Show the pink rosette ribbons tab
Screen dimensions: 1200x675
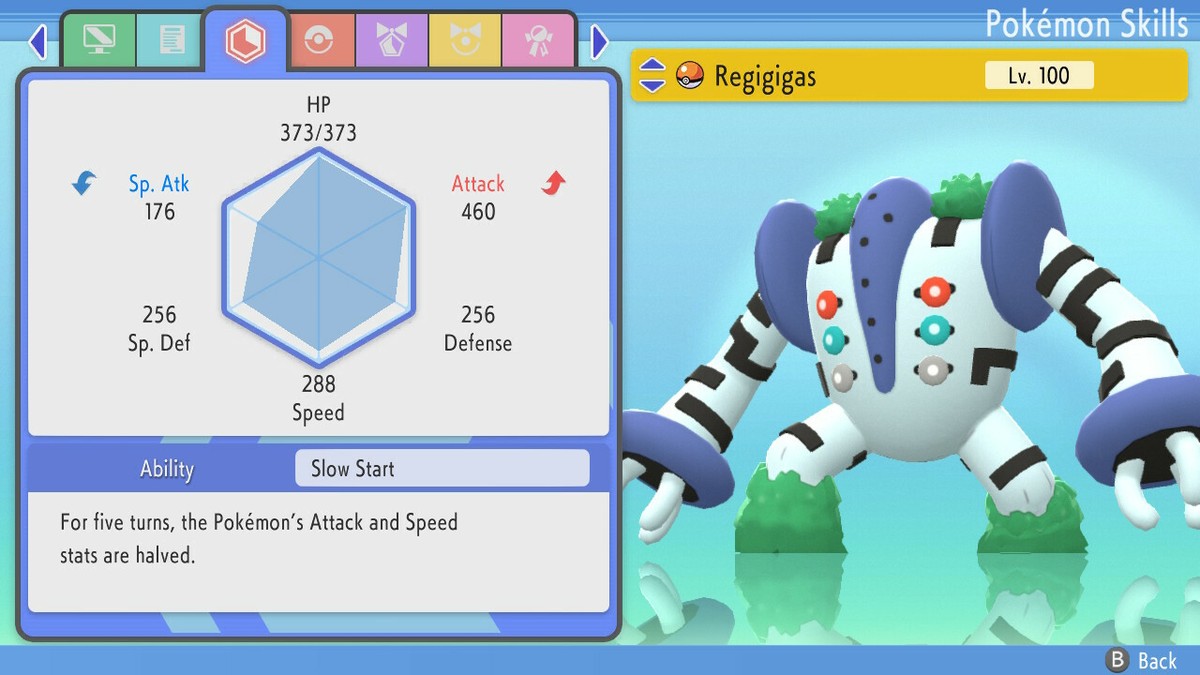pyautogui.click(x=538, y=40)
